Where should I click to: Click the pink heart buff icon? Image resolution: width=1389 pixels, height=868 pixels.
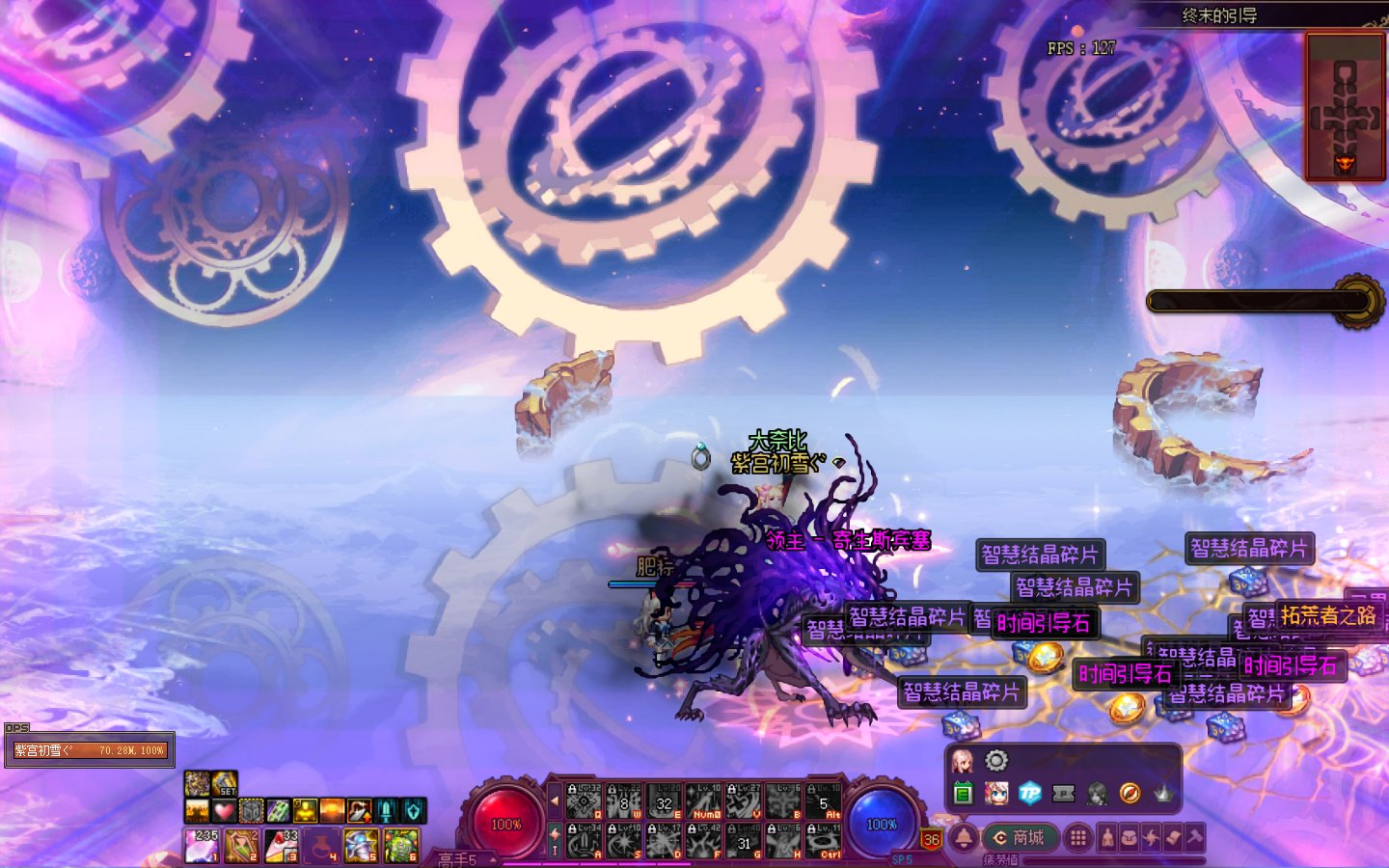coord(224,810)
